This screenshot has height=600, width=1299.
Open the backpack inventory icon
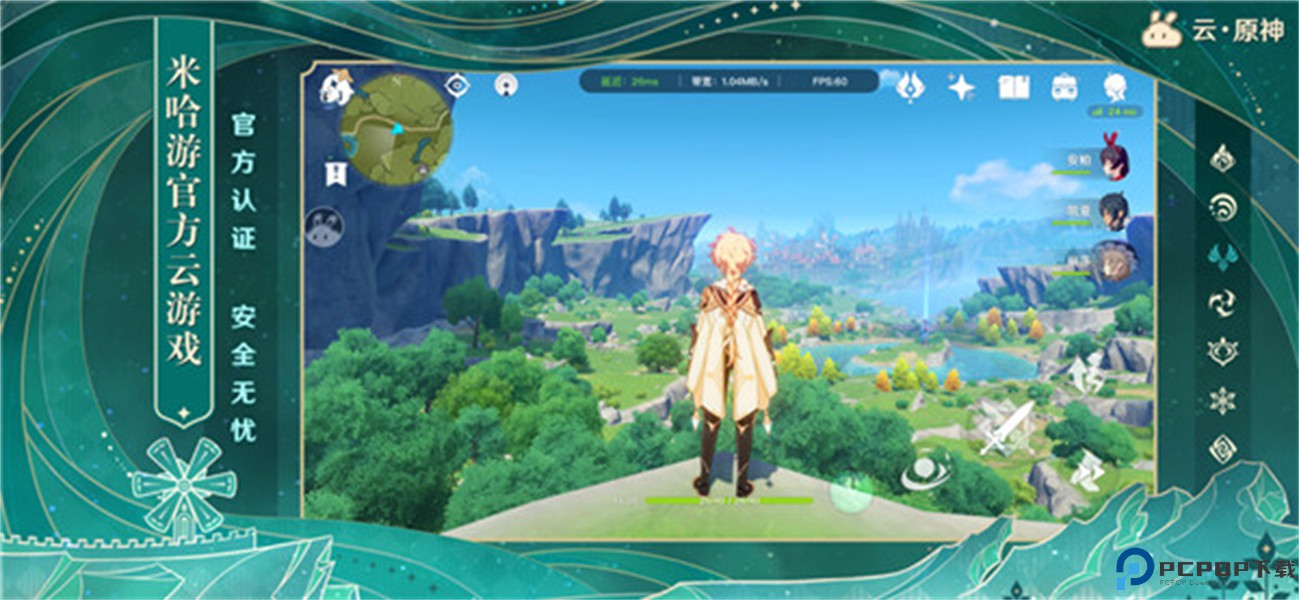pyautogui.click(x=1064, y=87)
